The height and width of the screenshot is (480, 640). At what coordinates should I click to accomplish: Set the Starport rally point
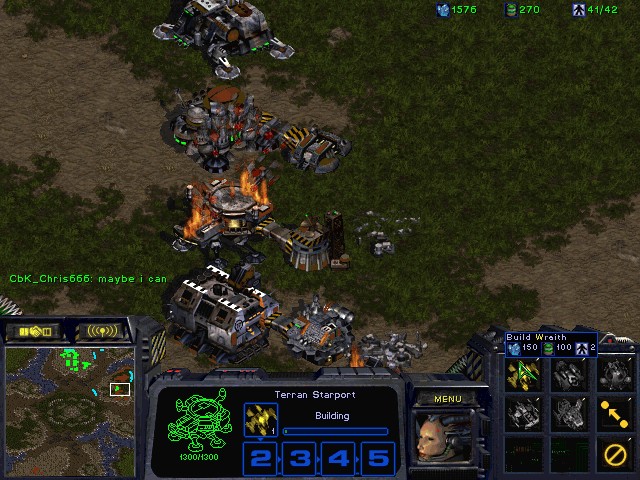point(614,412)
